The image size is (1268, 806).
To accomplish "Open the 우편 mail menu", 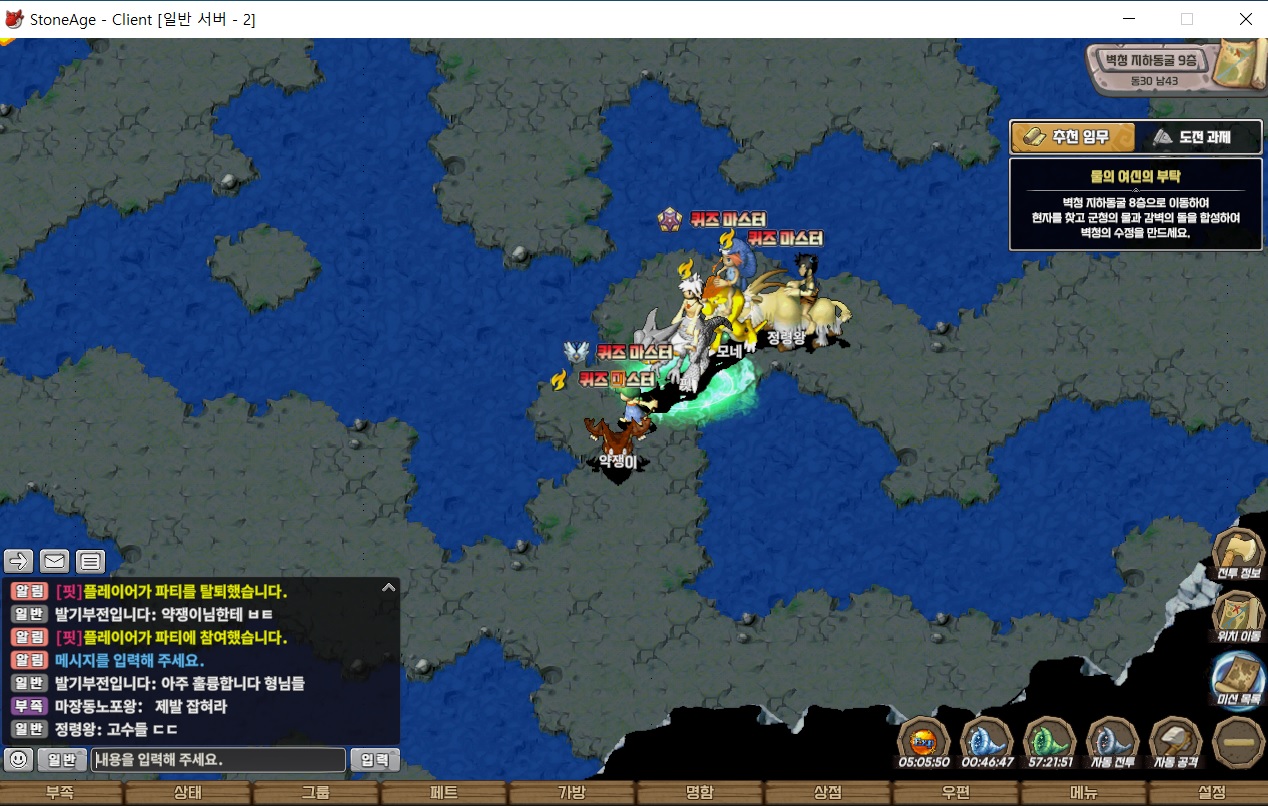I will [956, 793].
